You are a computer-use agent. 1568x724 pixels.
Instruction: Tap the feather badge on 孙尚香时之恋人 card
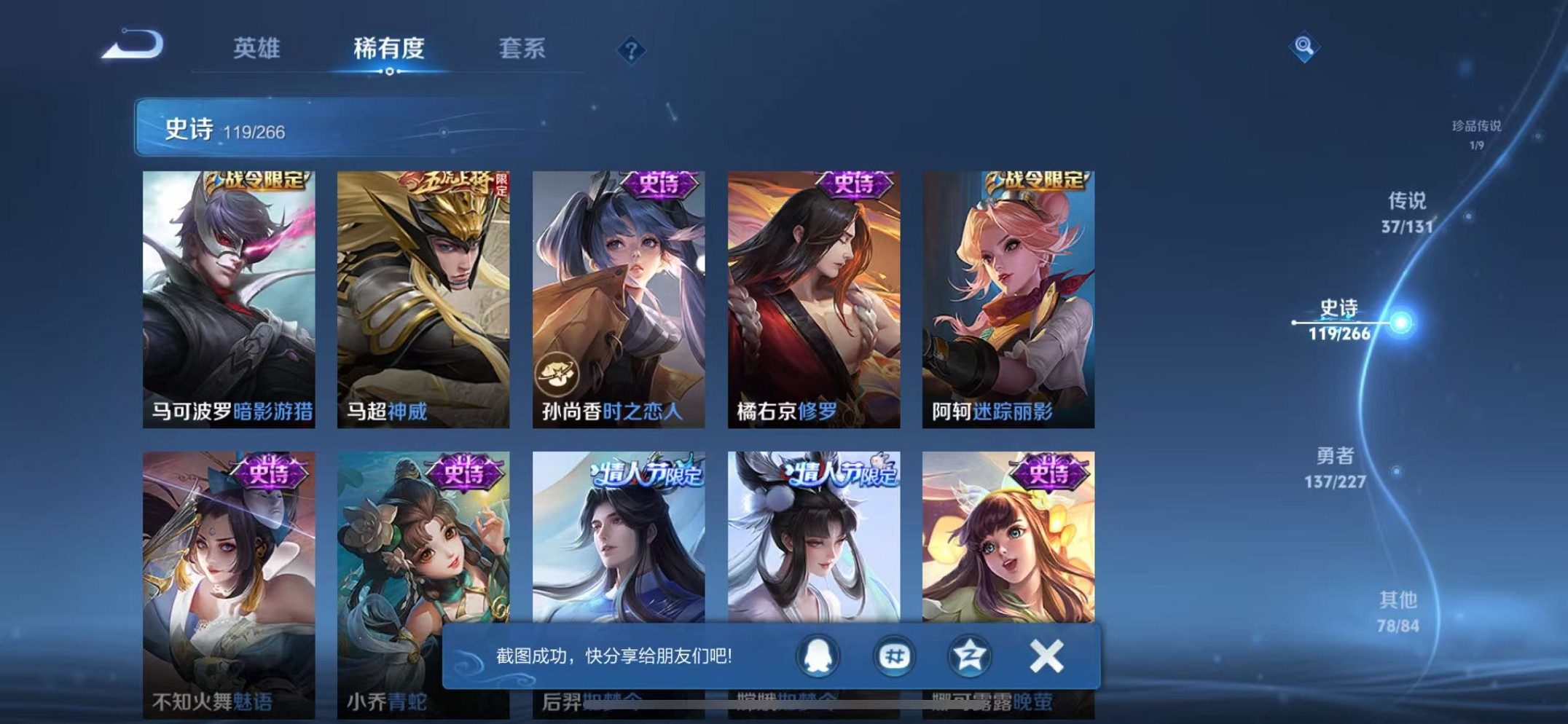point(558,373)
